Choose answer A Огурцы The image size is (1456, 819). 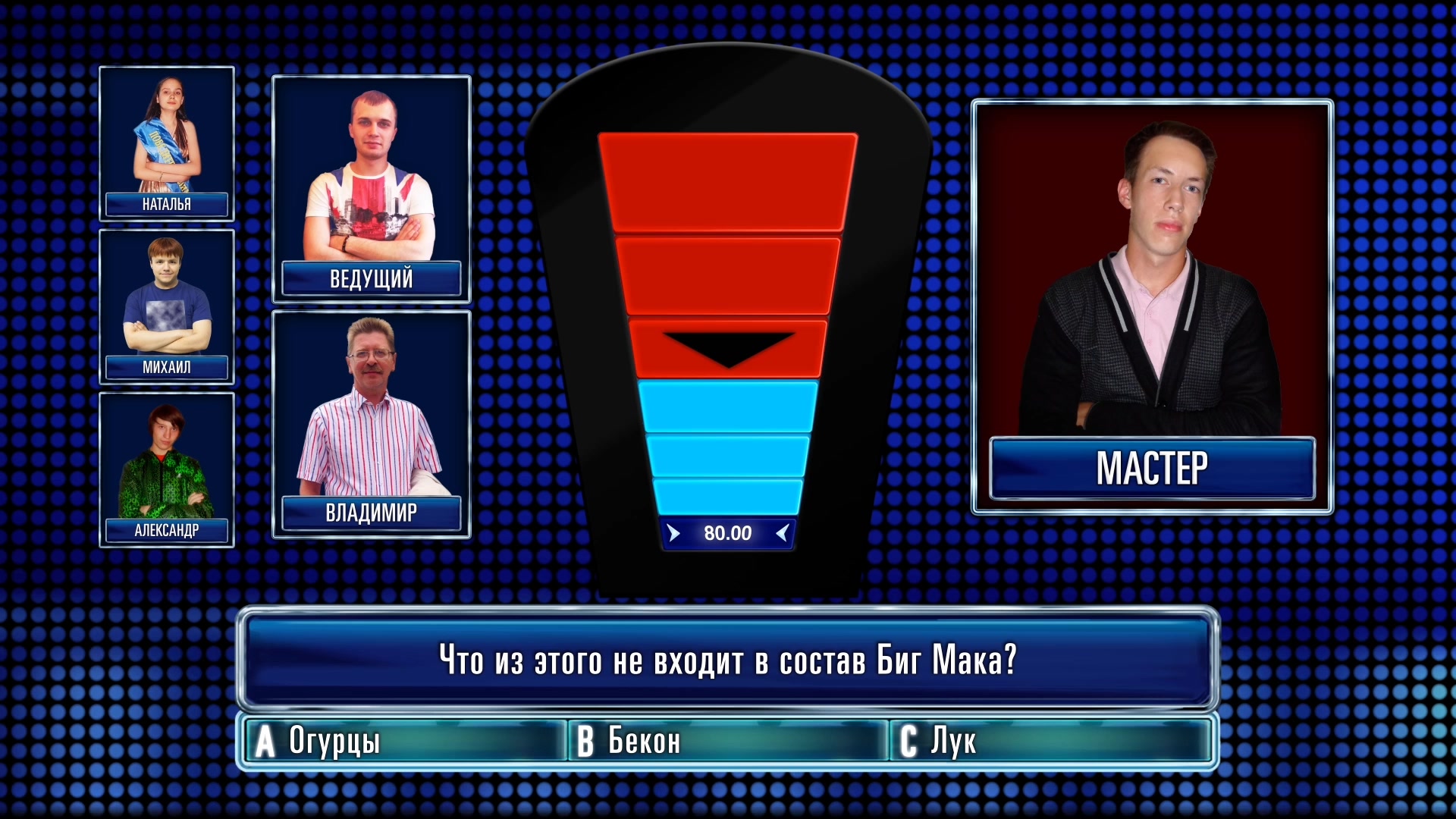pyautogui.click(x=406, y=741)
